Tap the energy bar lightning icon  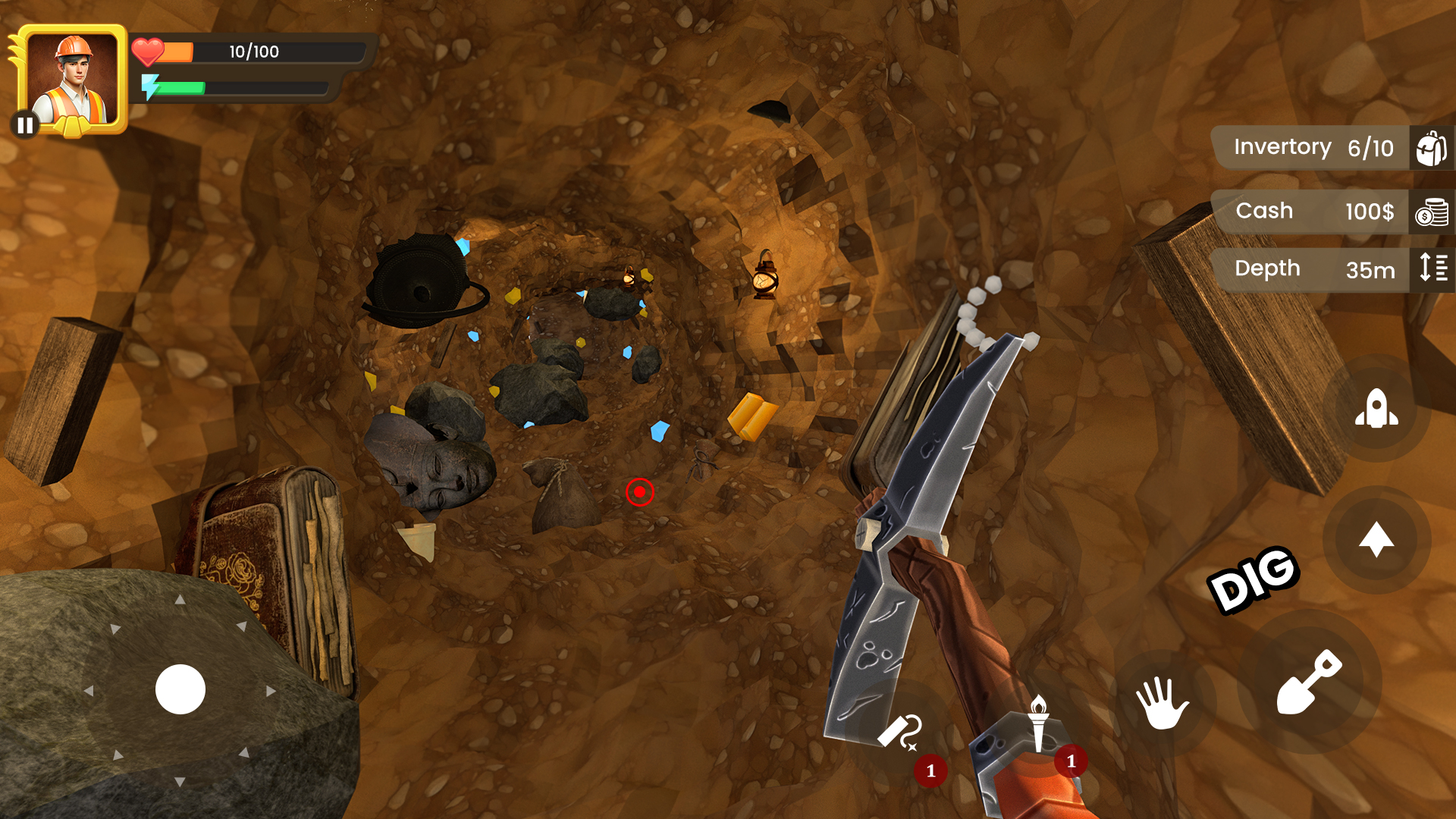[152, 88]
